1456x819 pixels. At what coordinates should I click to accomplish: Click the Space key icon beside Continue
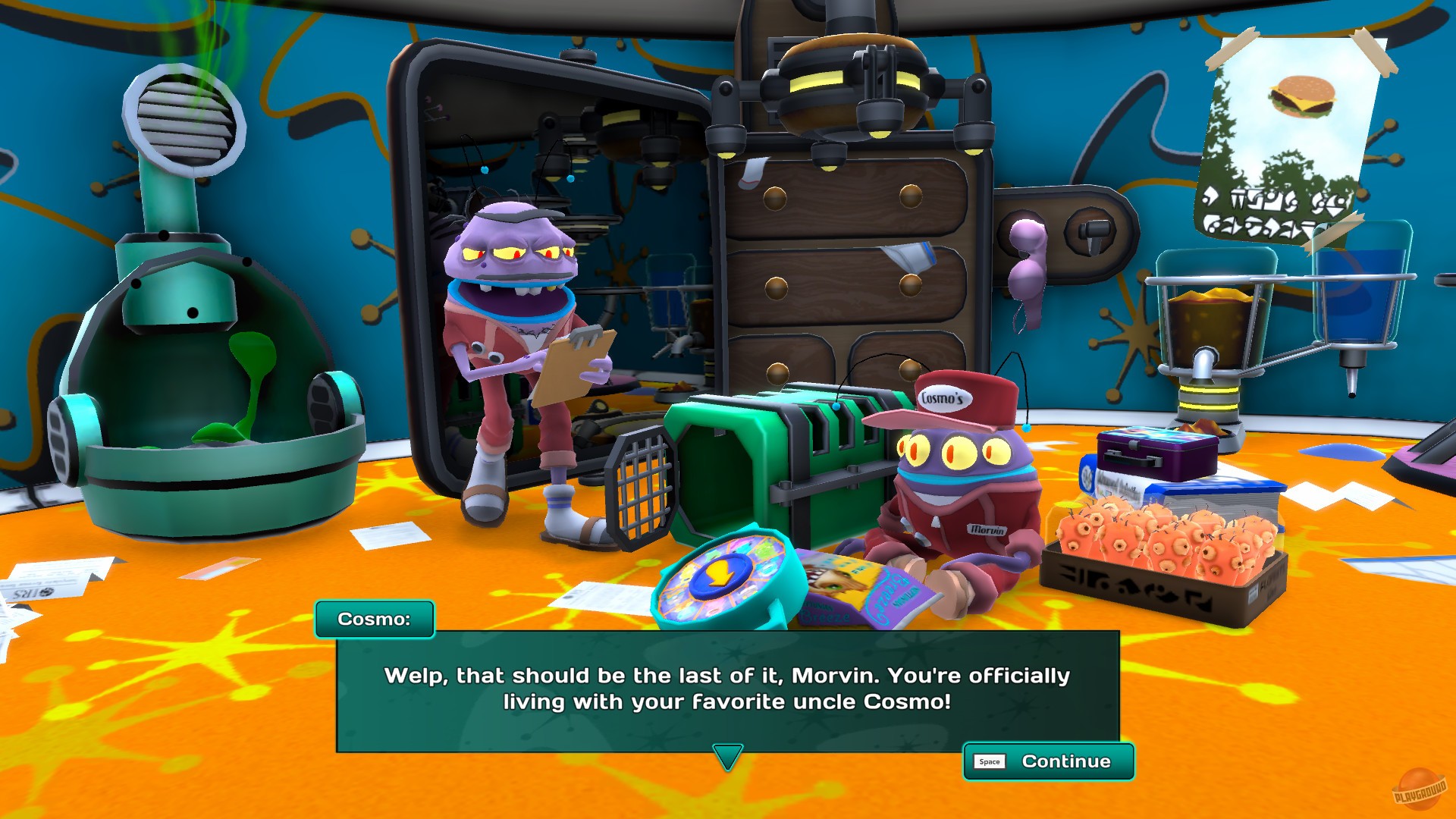[x=988, y=761]
